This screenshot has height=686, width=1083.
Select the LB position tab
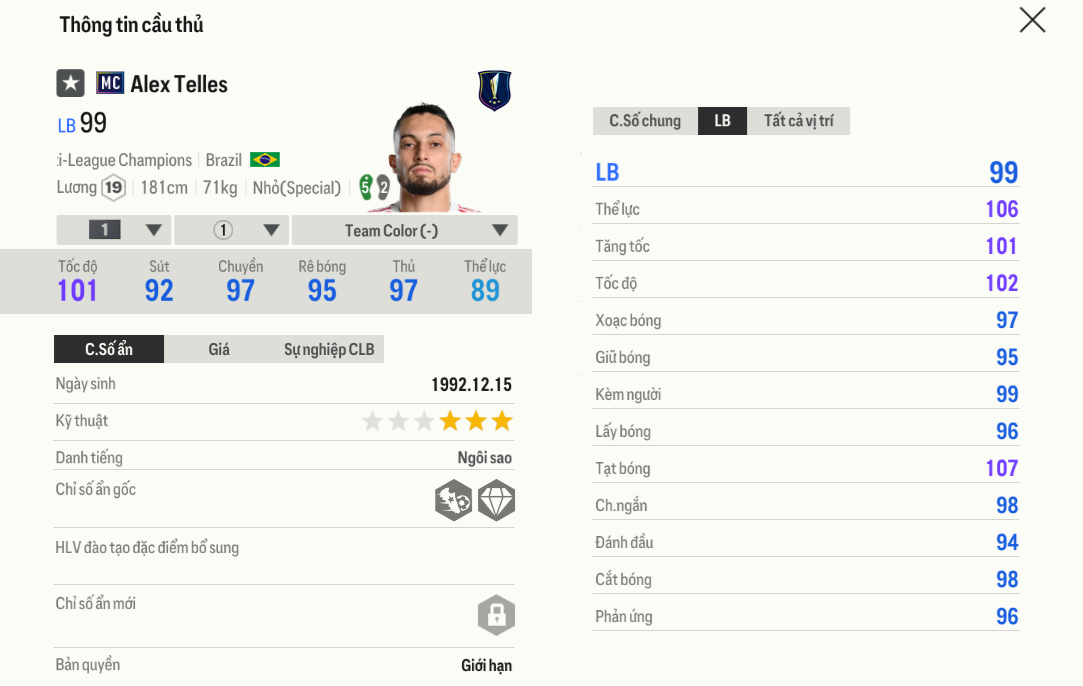coord(722,121)
